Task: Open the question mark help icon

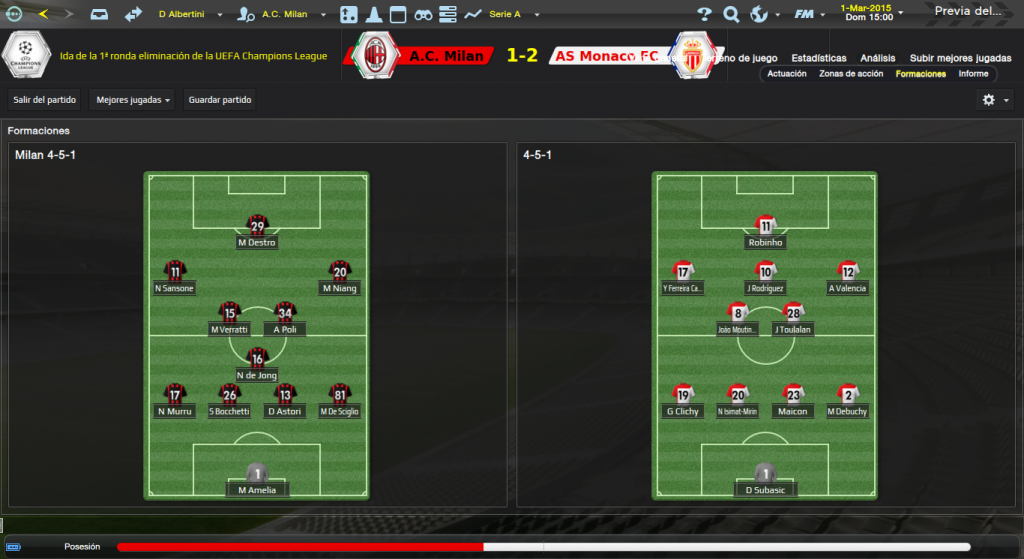Action: pos(704,14)
